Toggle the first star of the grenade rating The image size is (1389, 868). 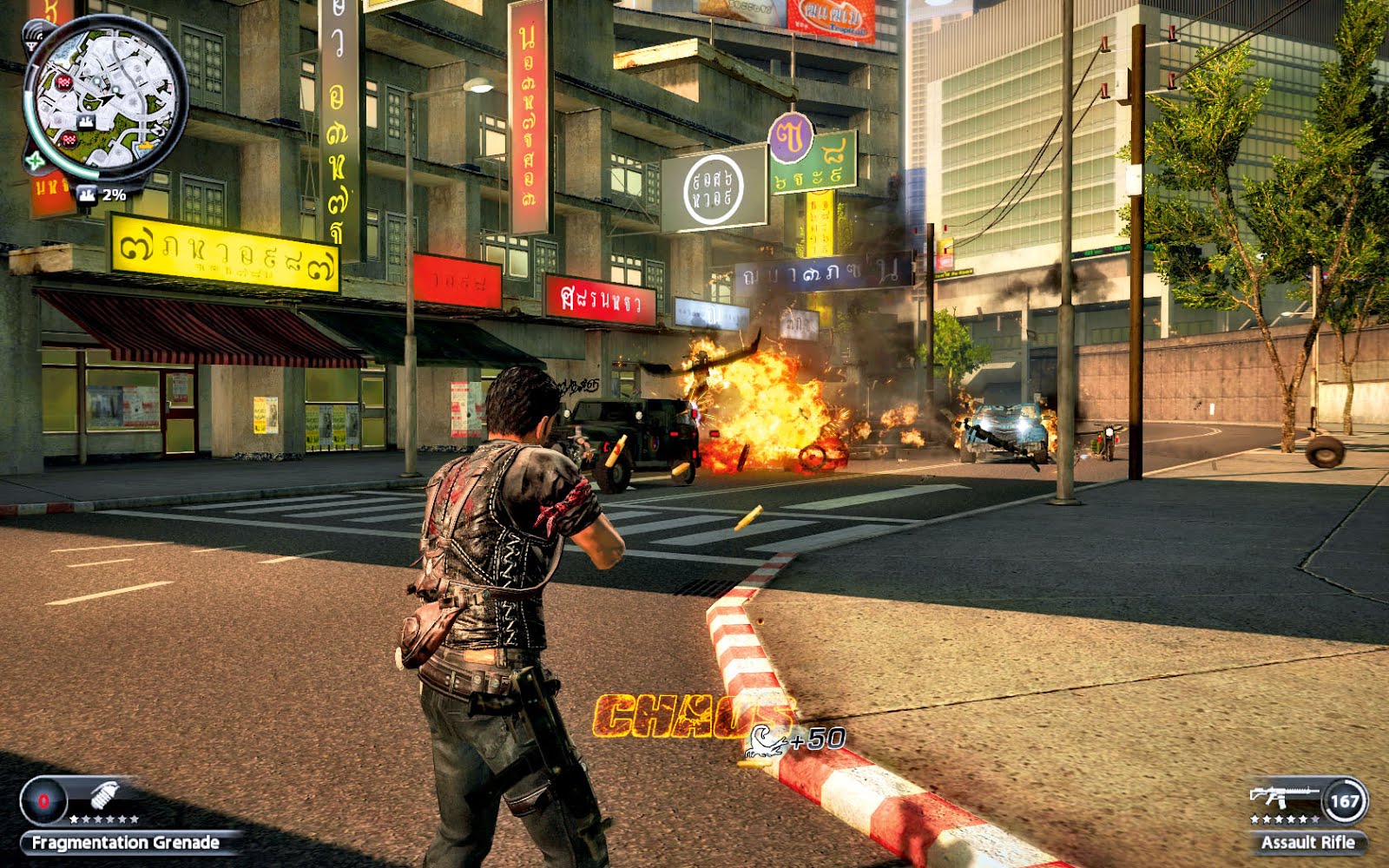[x=72, y=819]
